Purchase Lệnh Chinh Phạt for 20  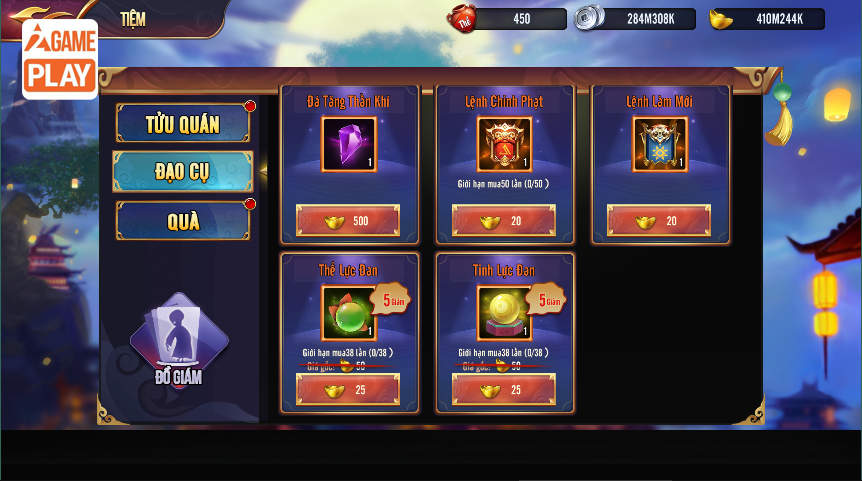(x=504, y=221)
